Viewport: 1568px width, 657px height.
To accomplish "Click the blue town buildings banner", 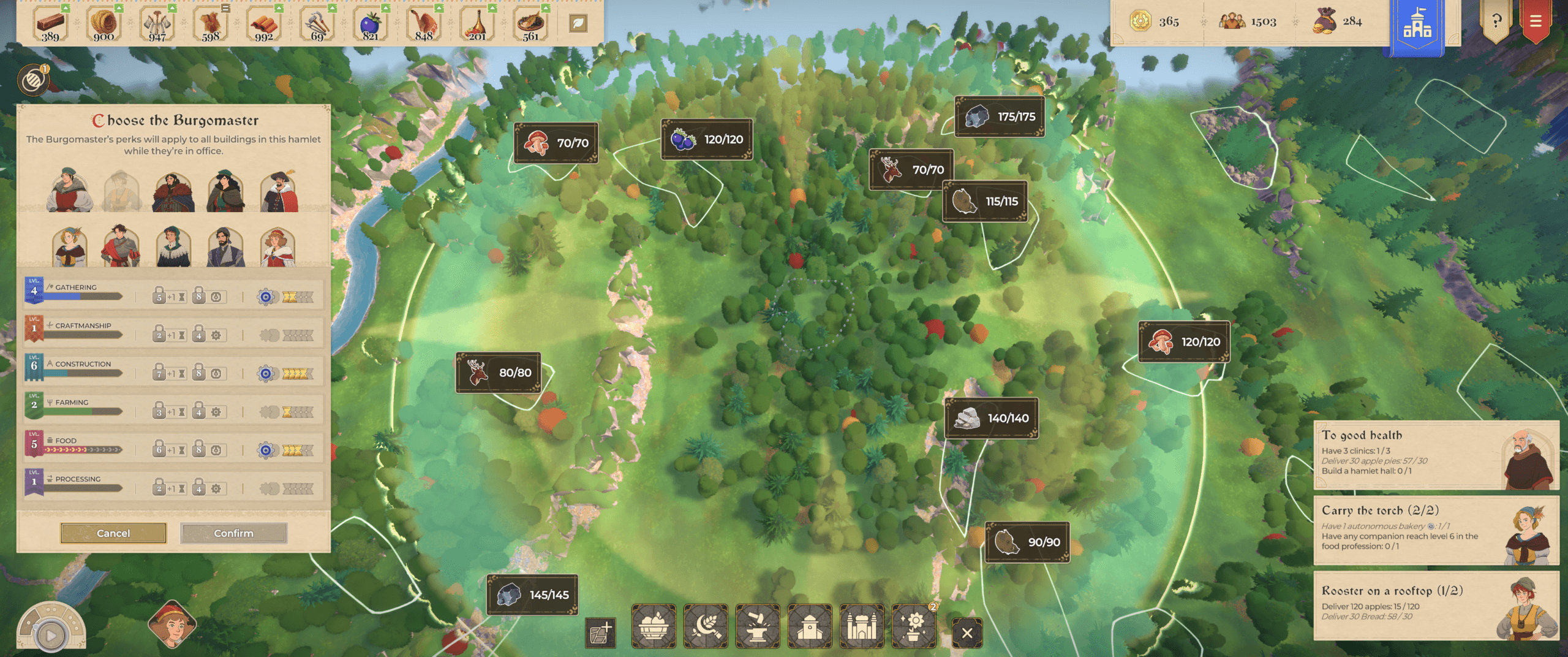I will click(x=1417, y=25).
